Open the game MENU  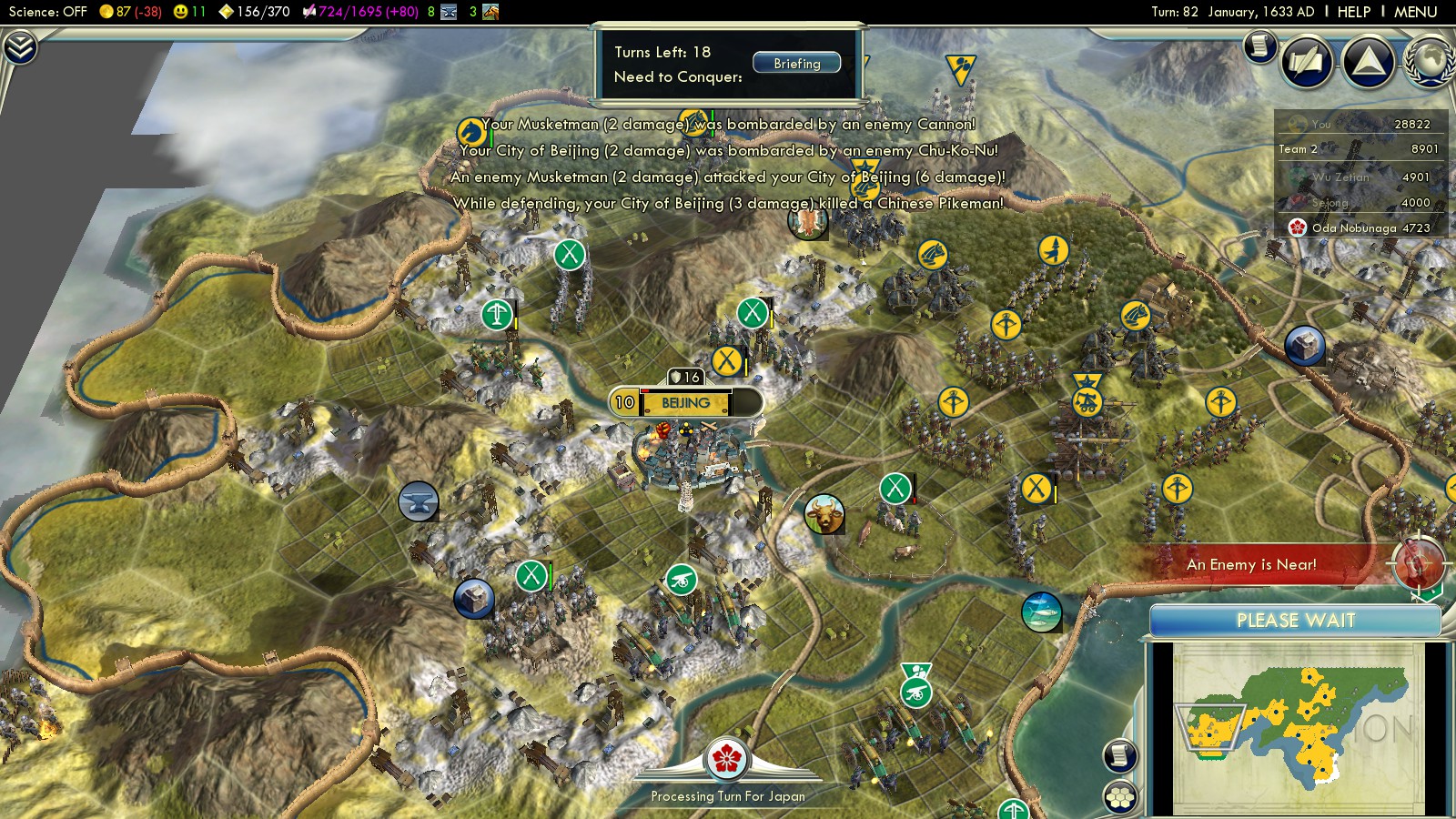1415,12
